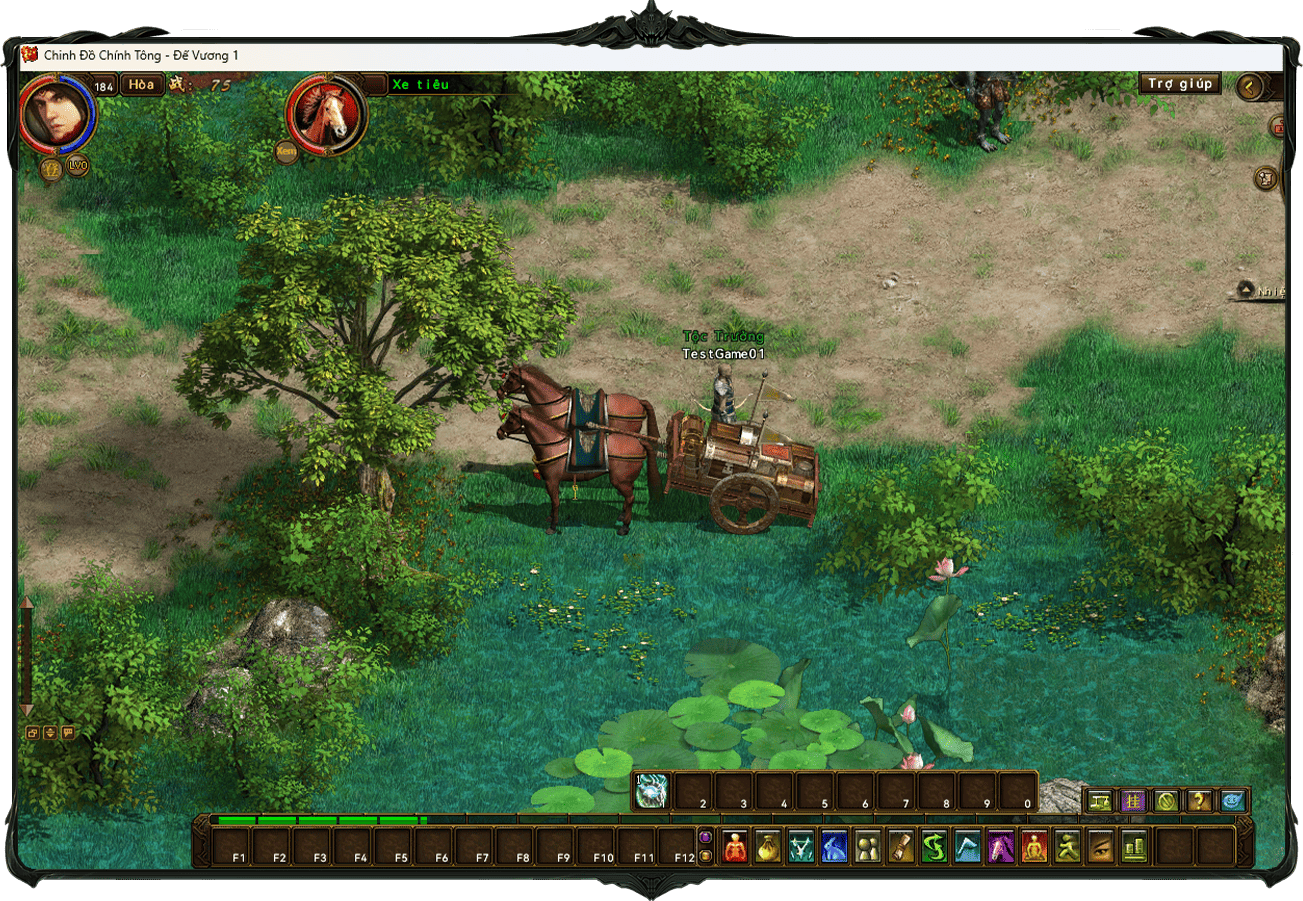
Task: Open the two-figures social menu icon
Action: pos(867,846)
